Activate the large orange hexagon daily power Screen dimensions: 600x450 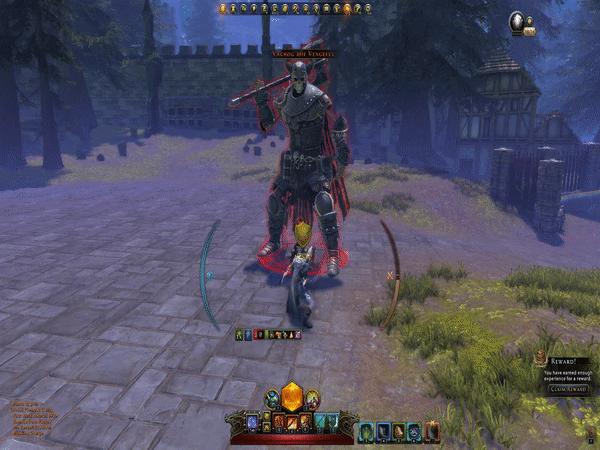(x=291, y=395)
